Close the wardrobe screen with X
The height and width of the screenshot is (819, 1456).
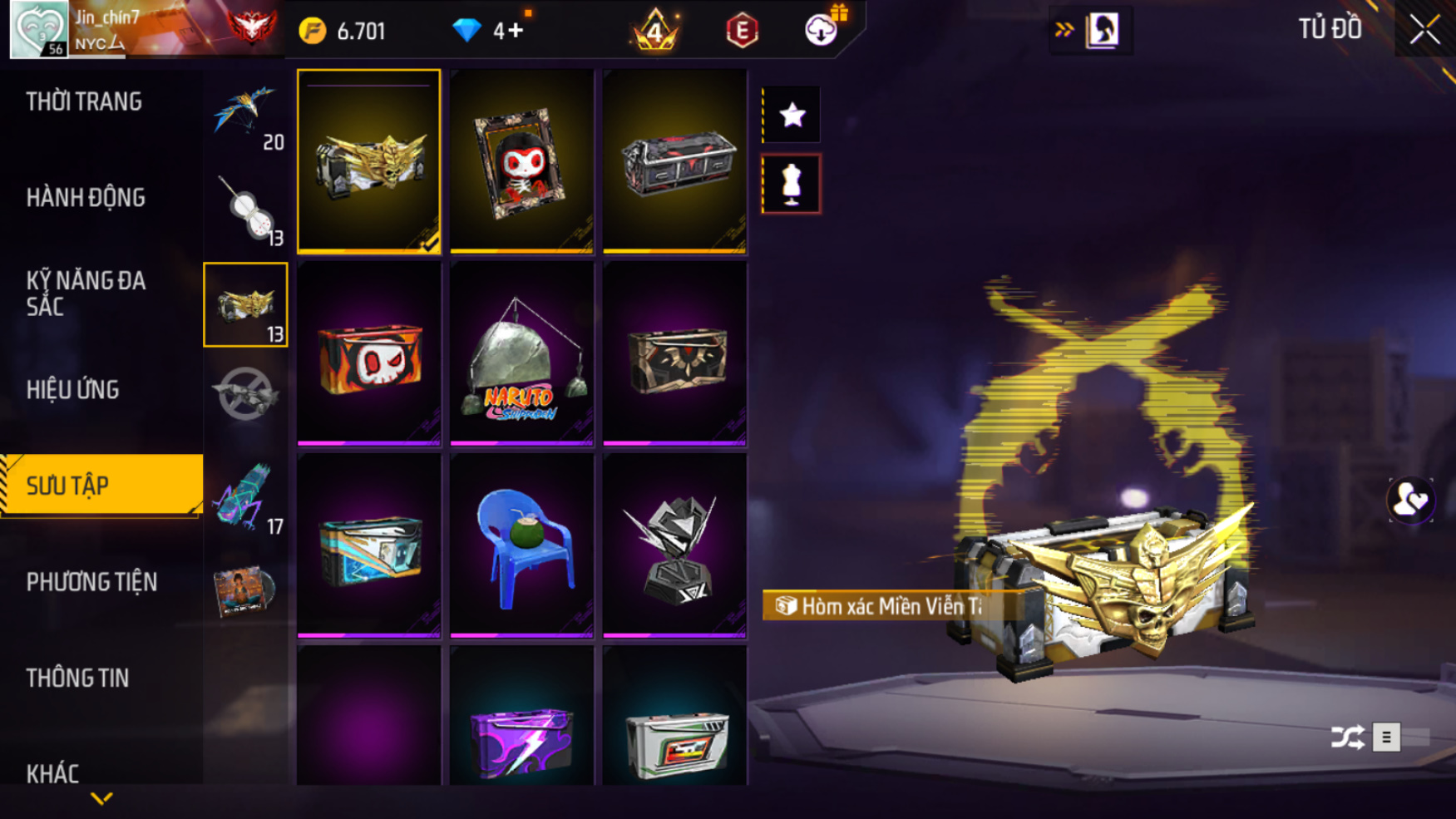tap(1424, 30)
